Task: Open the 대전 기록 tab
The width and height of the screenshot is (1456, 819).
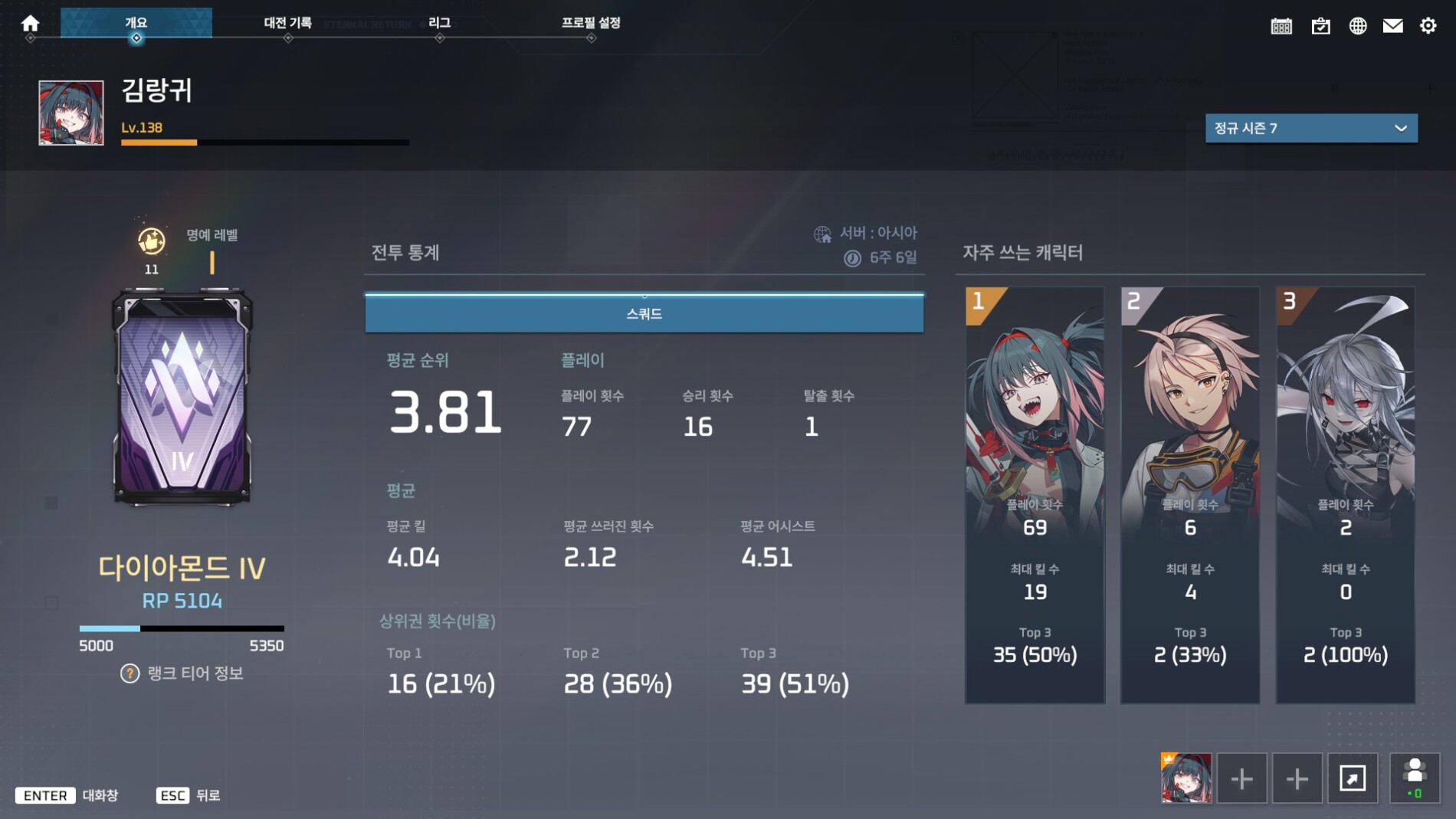Action: [x=287, y=23]
